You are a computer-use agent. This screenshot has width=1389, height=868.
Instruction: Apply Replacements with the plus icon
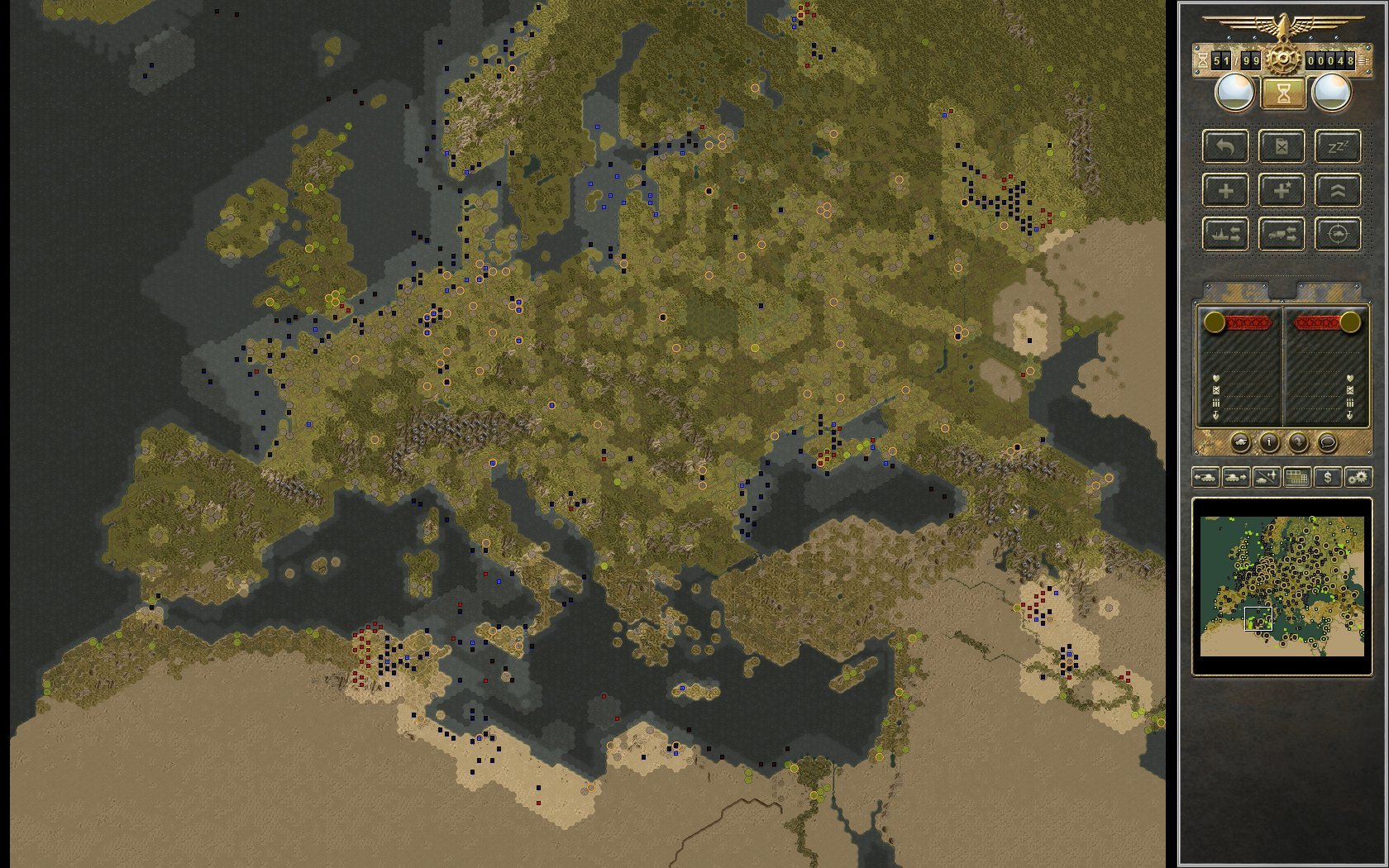pos(1226,190)
